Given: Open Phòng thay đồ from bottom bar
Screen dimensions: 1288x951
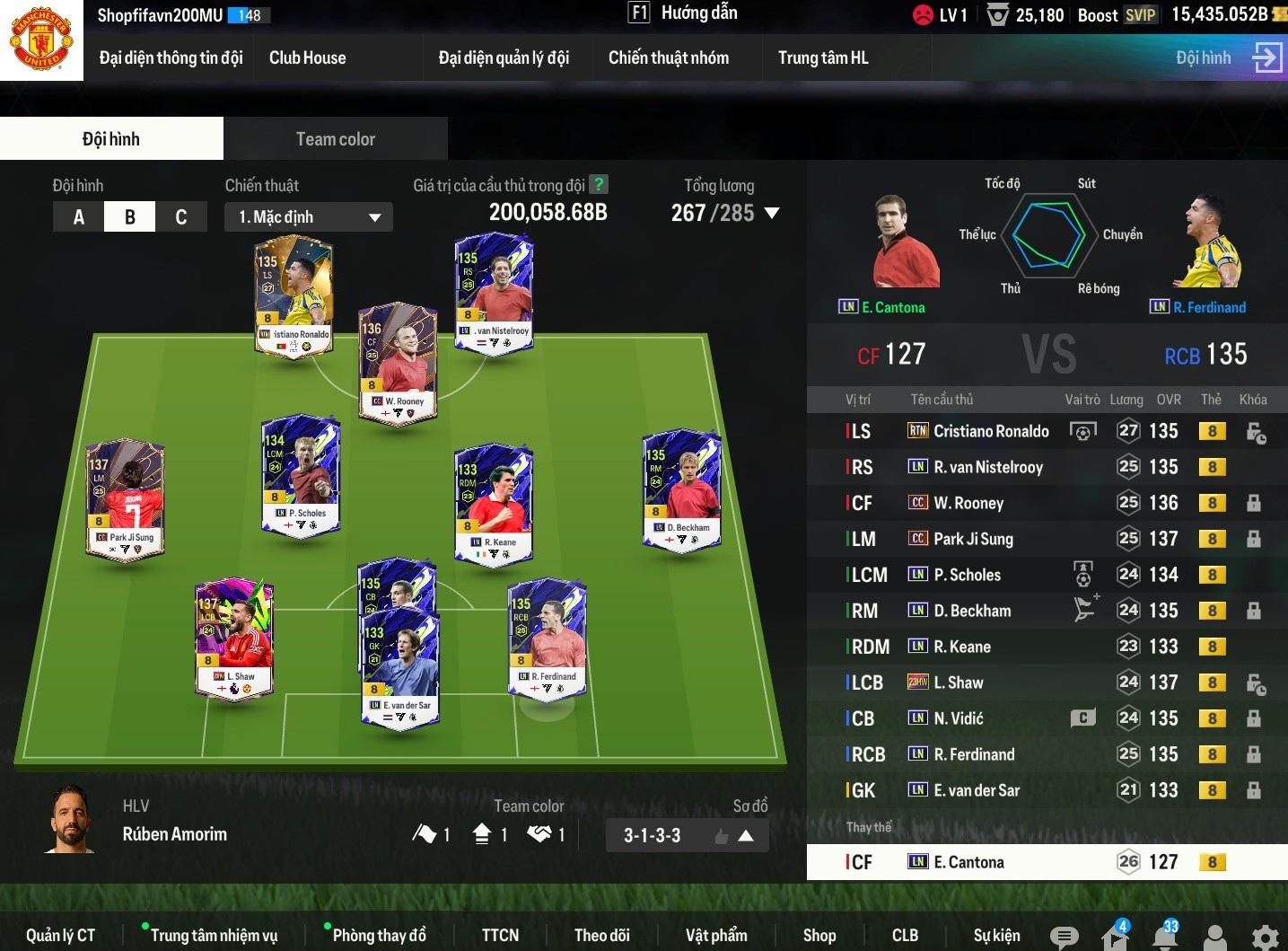Looking at the screenshot, I should (379, 936).
